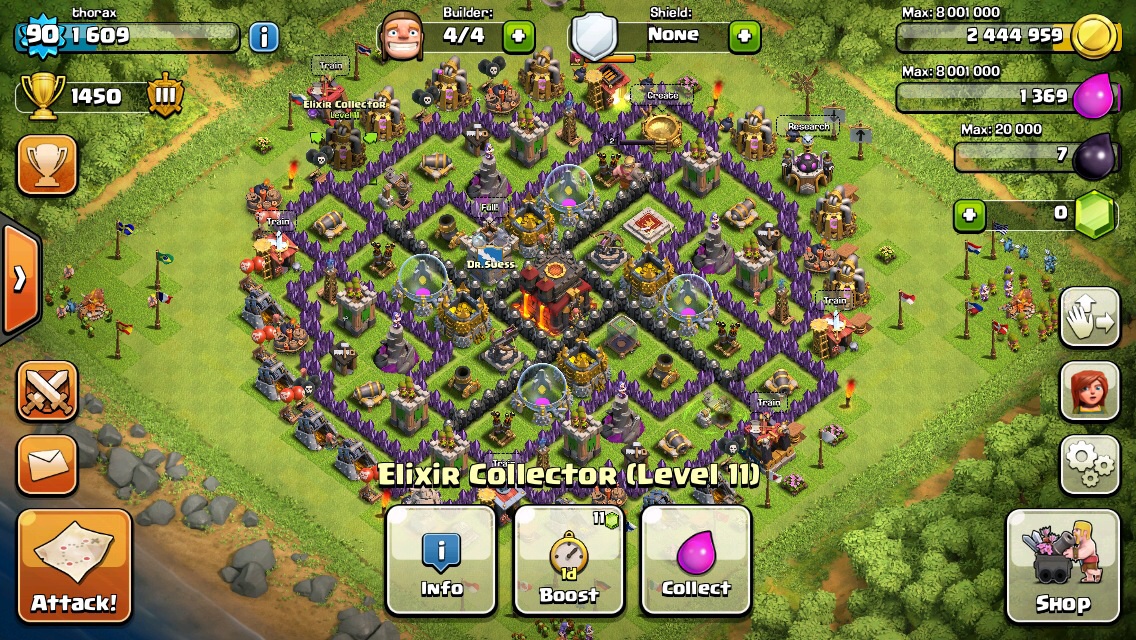Open the red-haired villager achievements button
The image size is (1136, 640).
tap(1089, 390)
